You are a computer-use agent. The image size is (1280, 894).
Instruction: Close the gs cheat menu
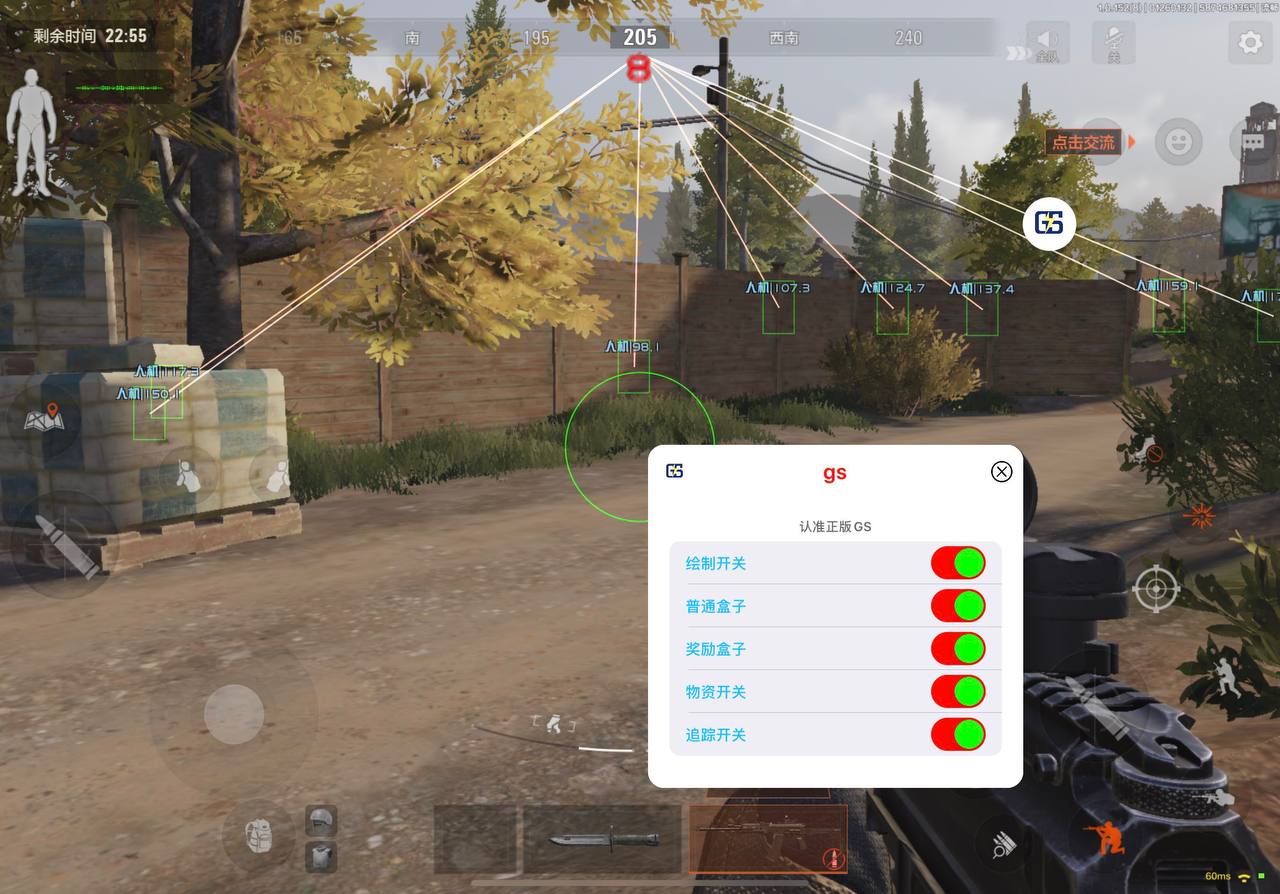tap(1001, 471)
